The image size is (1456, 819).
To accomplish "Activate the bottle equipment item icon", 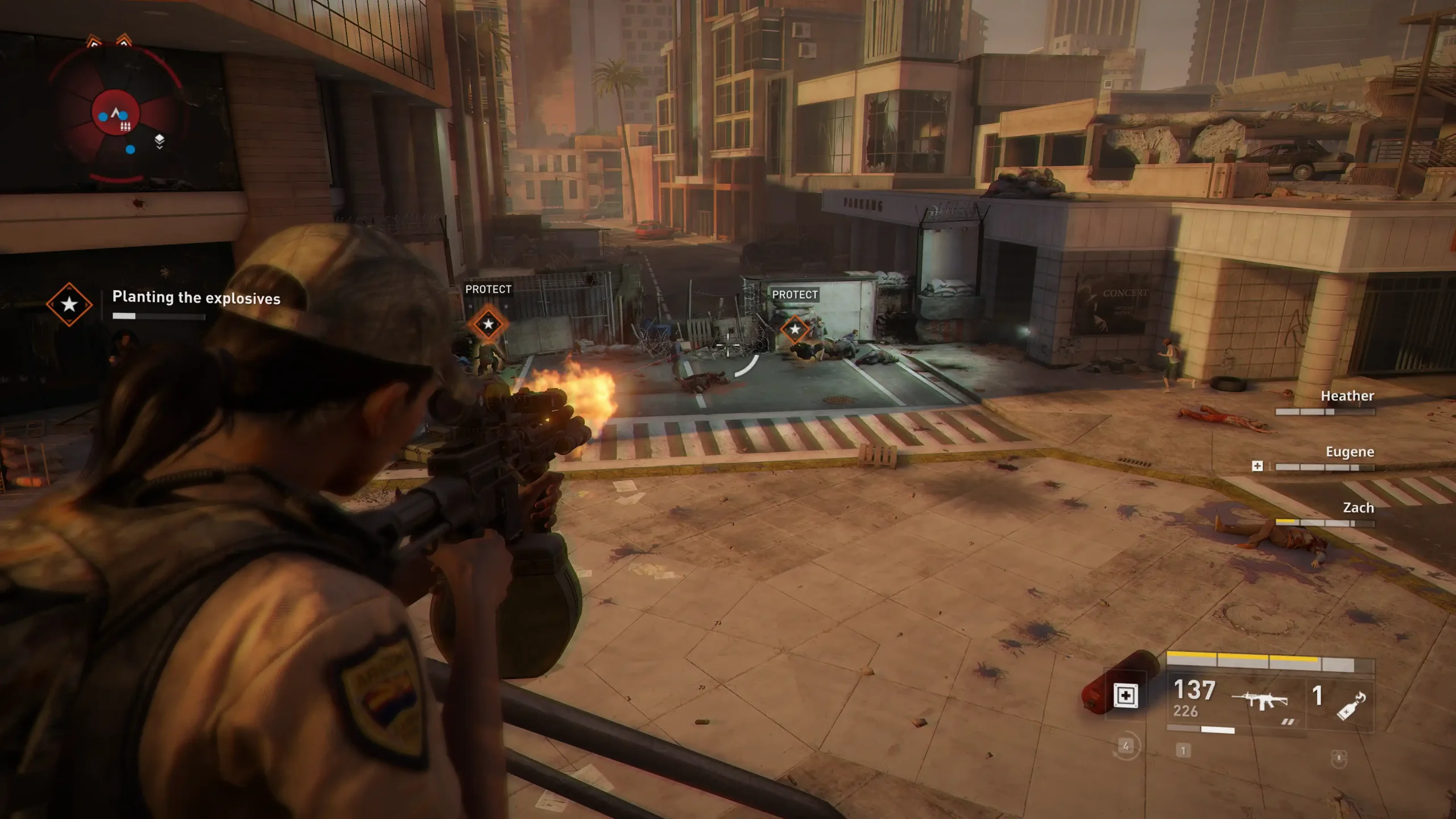I will [x=1351, y=705].
